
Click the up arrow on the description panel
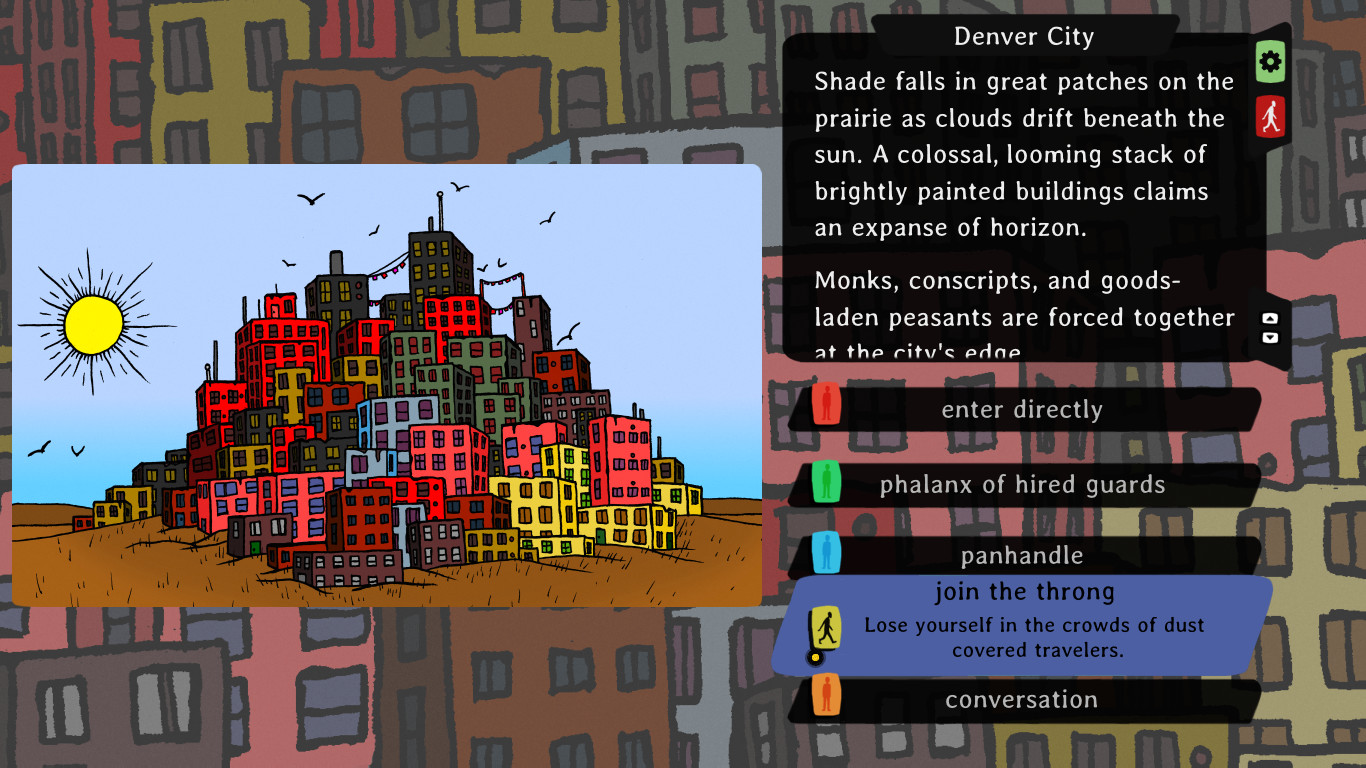[1270, 318]
